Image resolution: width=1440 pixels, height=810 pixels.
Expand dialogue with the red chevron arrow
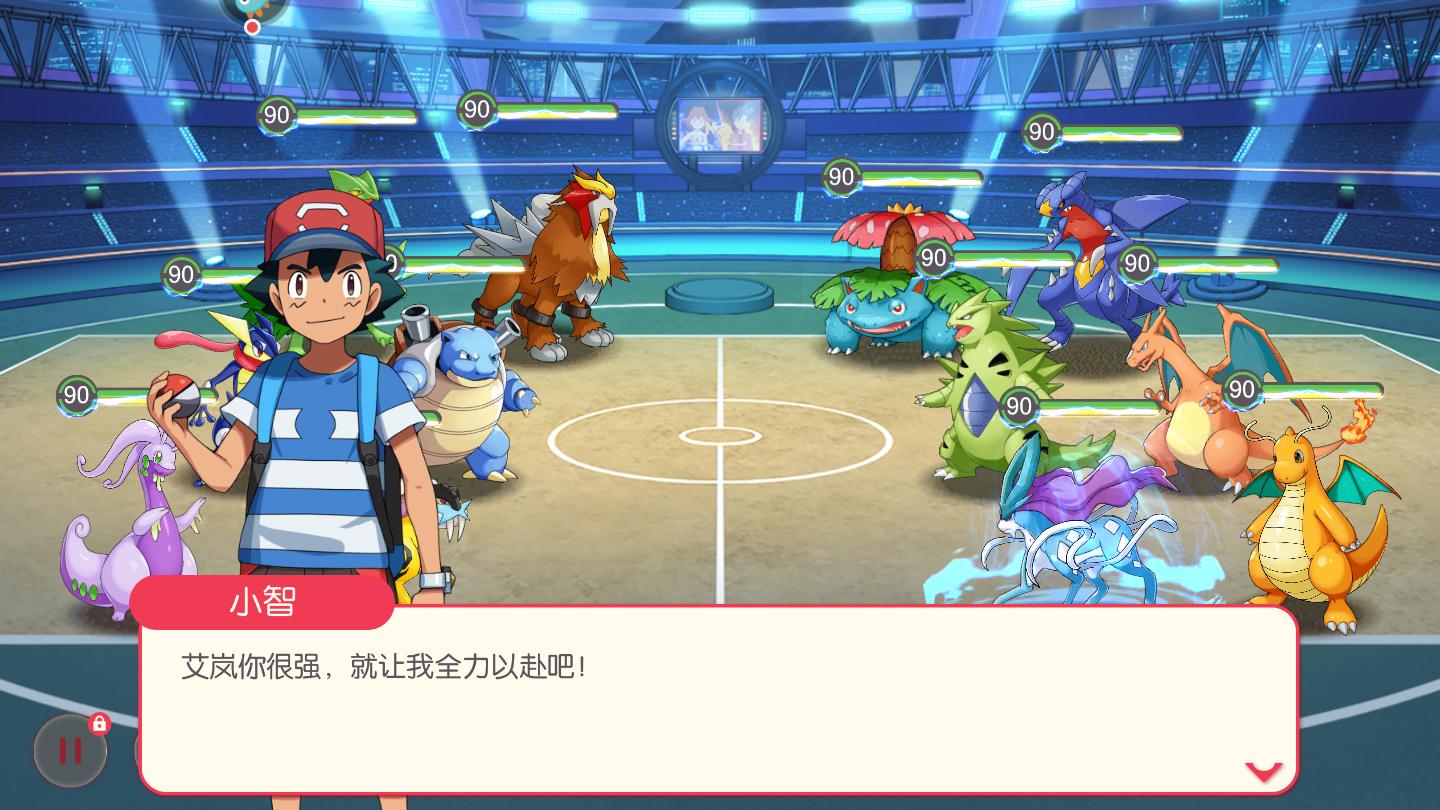click(x=1264, y=771)
